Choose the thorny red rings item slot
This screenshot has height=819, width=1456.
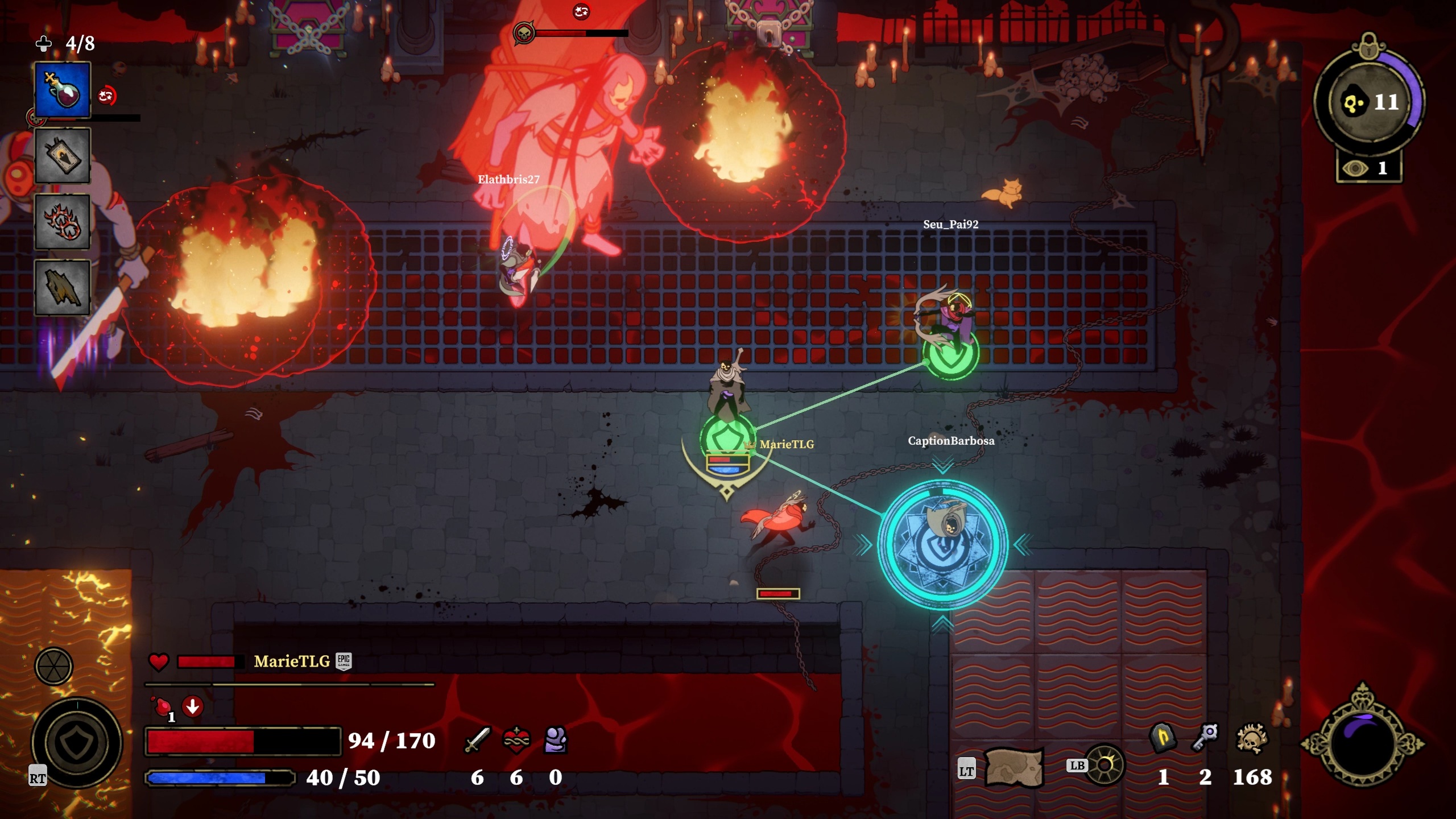click(63, 222)
